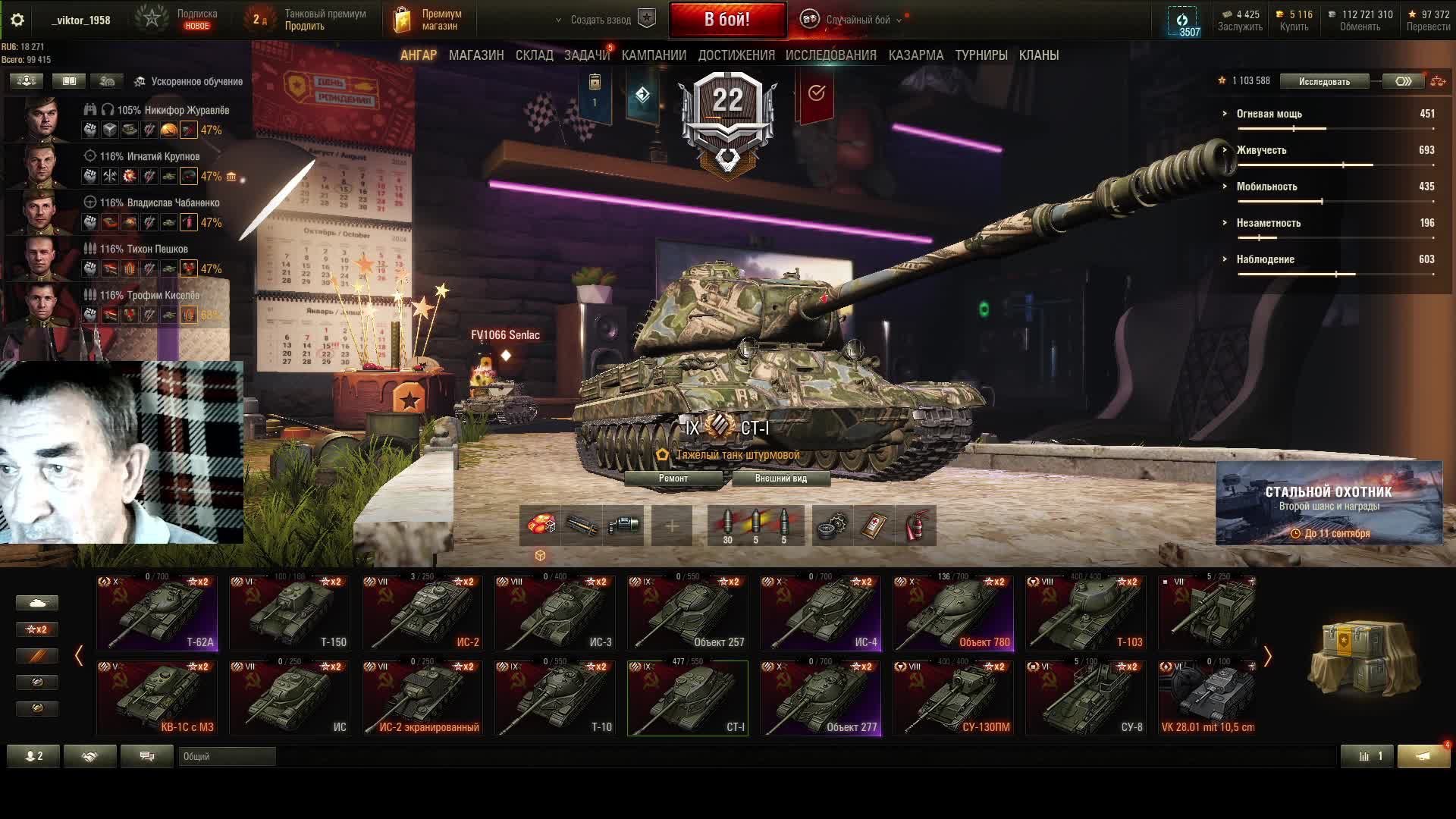This screenshot has height=819, width=1456.
Task: Open the СКЛАД tab
Action: tap(534, 55)
